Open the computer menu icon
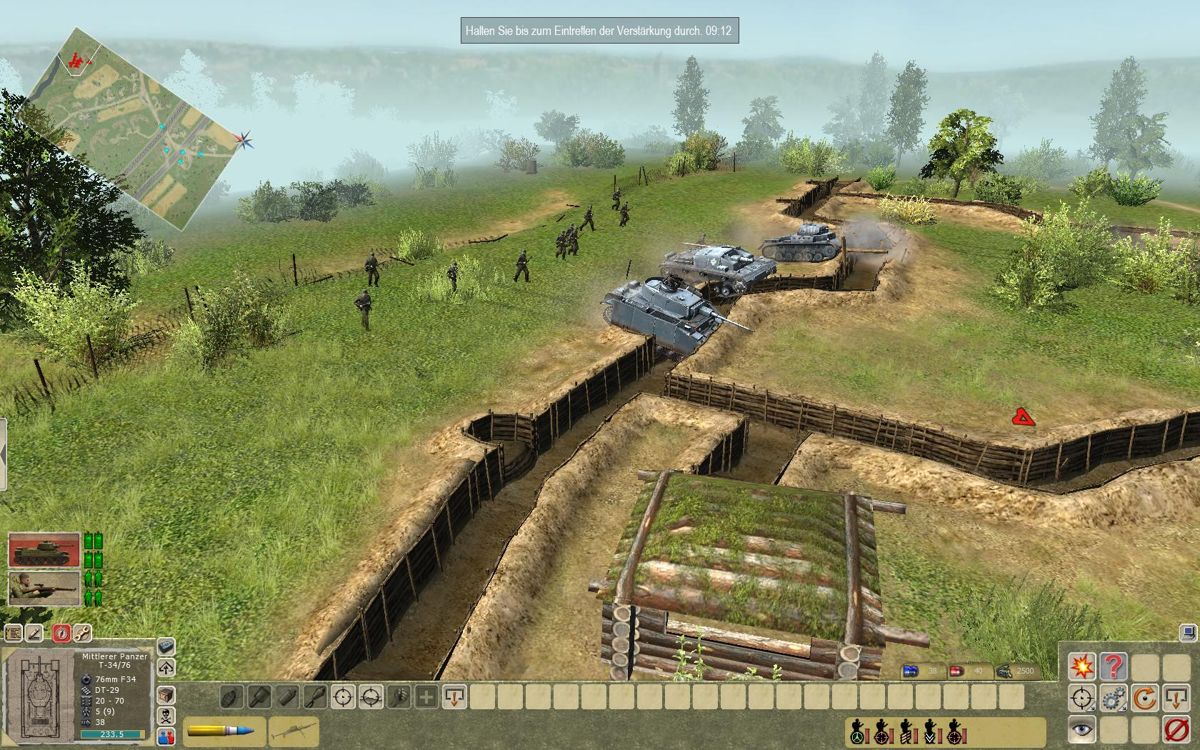 click(x=1187, y=632)
